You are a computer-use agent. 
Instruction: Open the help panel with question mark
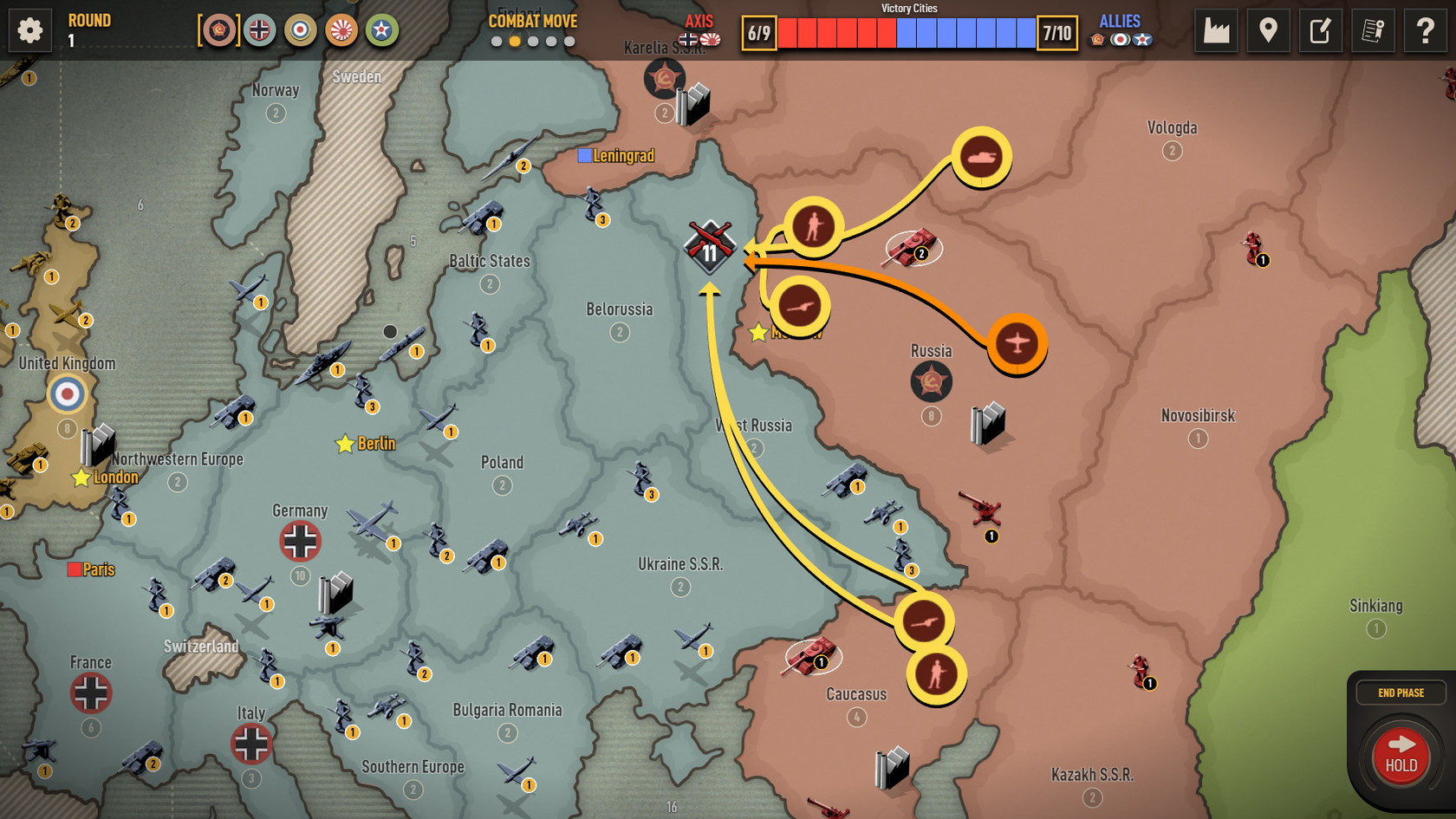[x=1424, y=30]
